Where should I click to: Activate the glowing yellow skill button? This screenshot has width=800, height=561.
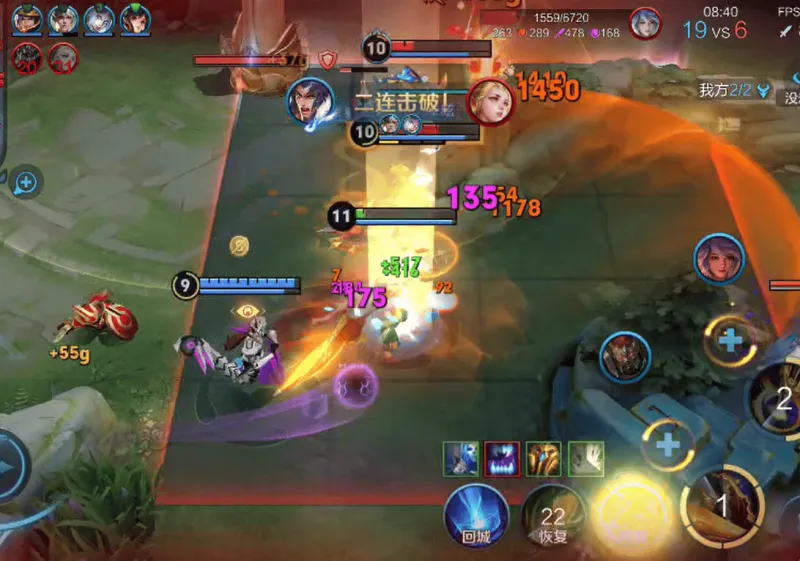(632, 515)
